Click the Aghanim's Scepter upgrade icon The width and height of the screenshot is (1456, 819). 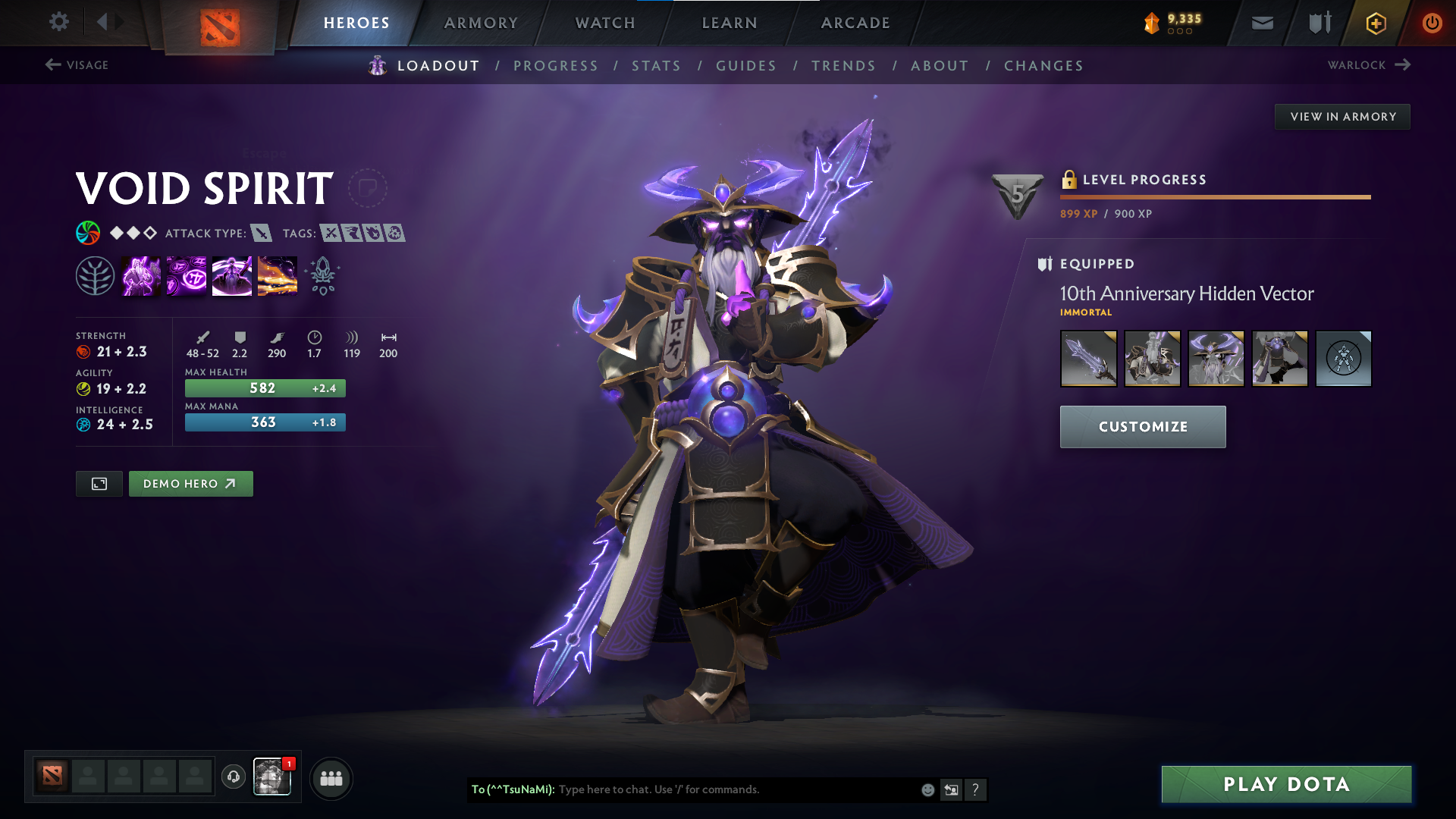pyautogui.click(x=322, y=275)
